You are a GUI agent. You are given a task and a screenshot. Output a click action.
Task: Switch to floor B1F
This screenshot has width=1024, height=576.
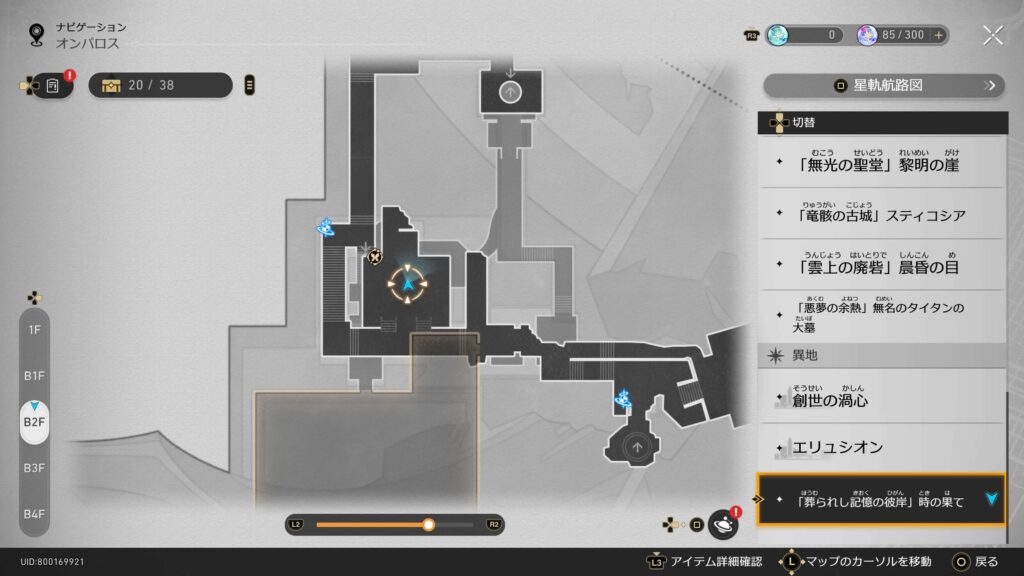click(34, 375)
